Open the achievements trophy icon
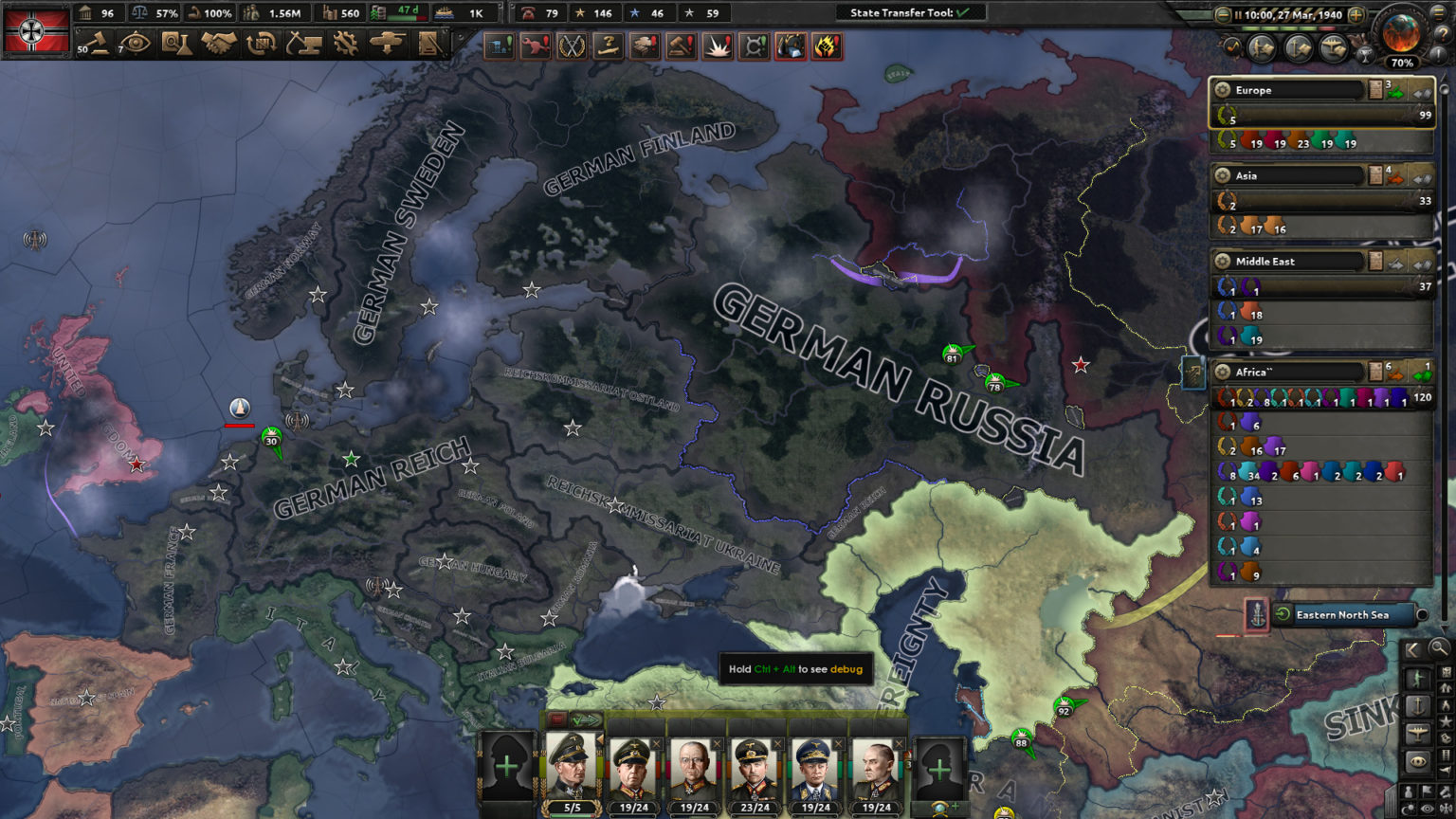 tap(1366, 54)
